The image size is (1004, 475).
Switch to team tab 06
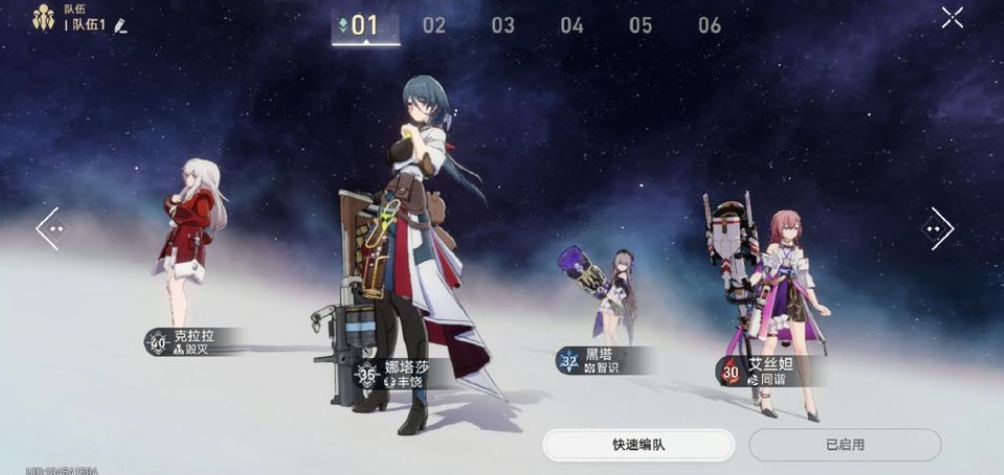coord(709,26)
